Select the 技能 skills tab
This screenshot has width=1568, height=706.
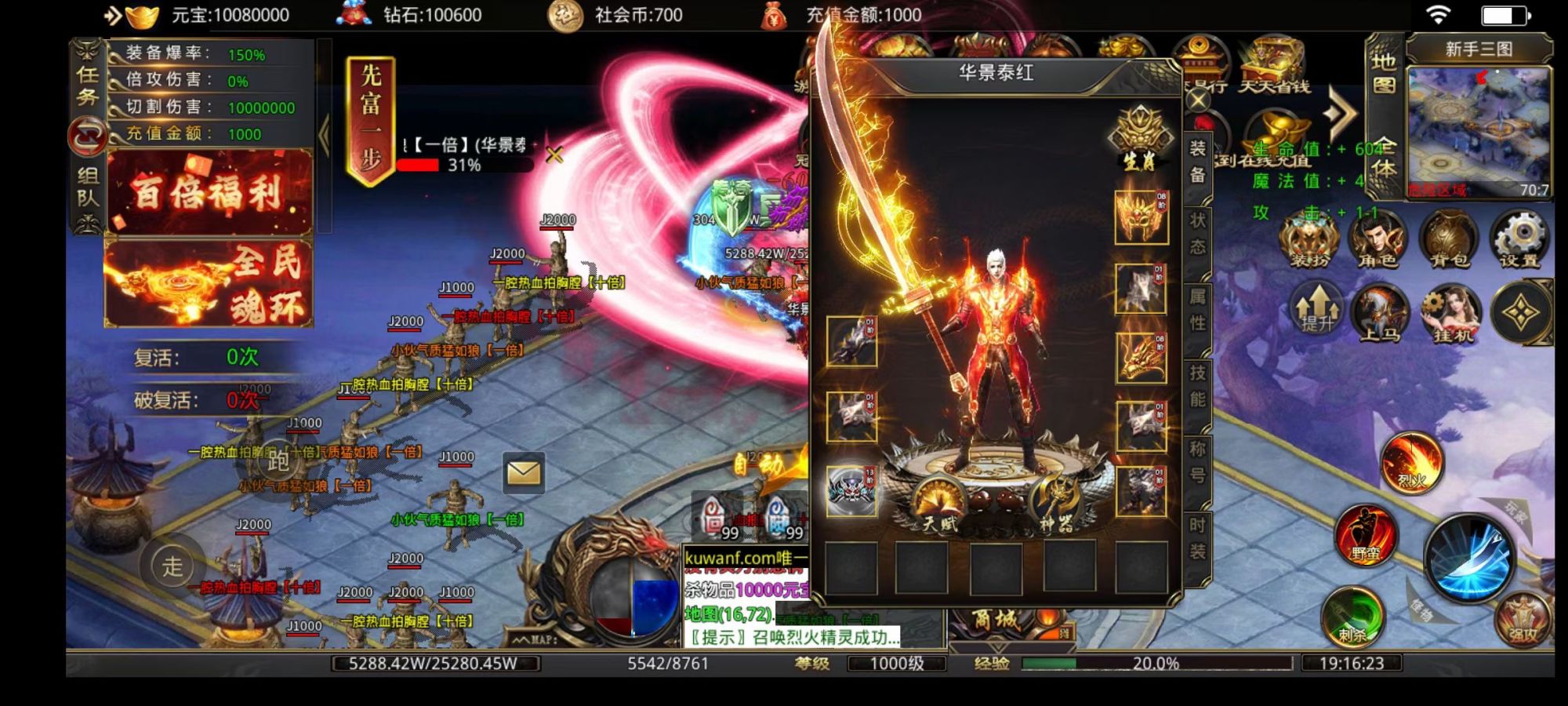tap(1198, 384)
